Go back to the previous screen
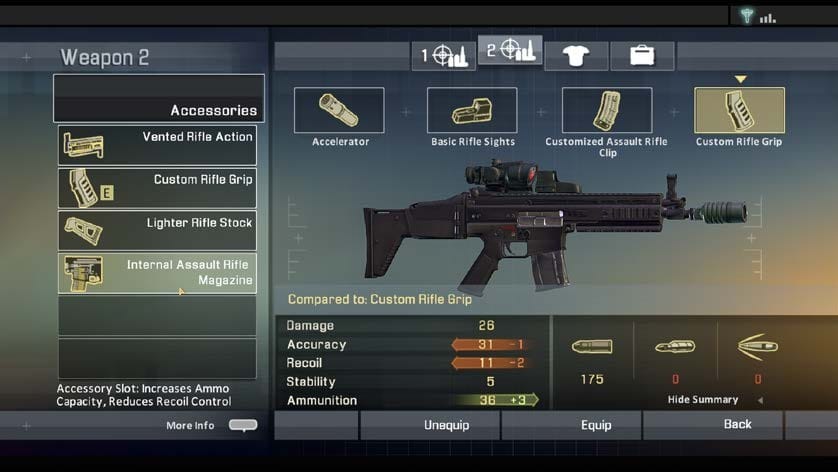838x472 pixels. (737, 425)
